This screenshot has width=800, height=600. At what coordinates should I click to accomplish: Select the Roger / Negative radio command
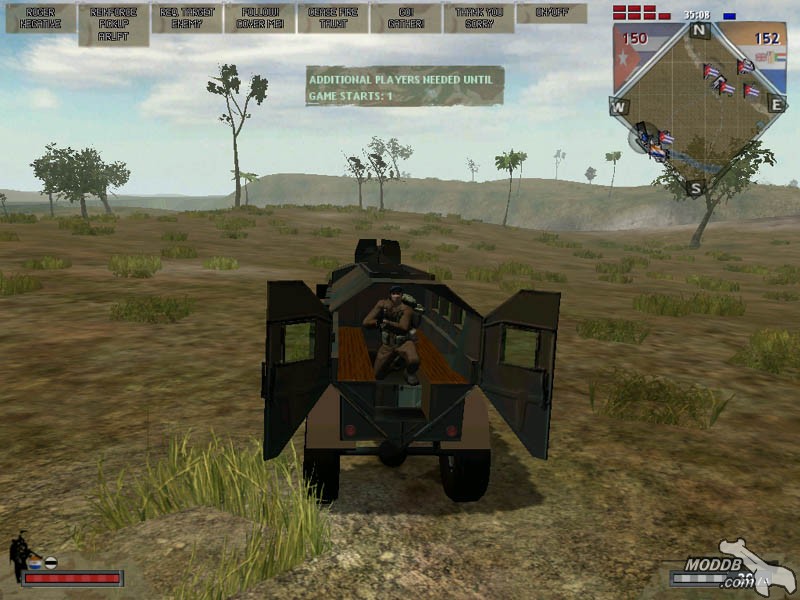[x=41, y=18]
